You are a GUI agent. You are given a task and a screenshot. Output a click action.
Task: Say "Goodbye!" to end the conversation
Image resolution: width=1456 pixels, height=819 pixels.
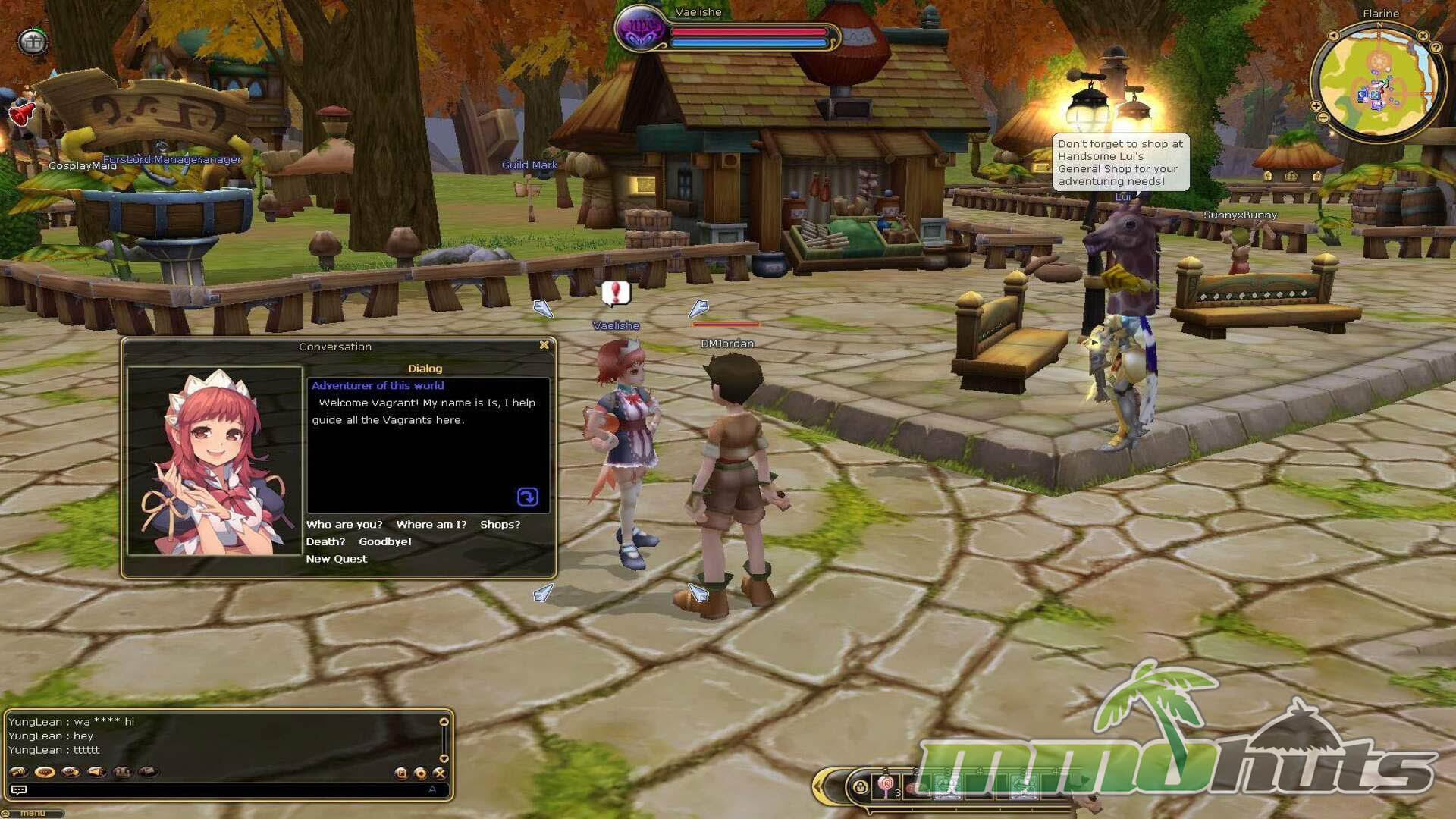coord(384,541)
